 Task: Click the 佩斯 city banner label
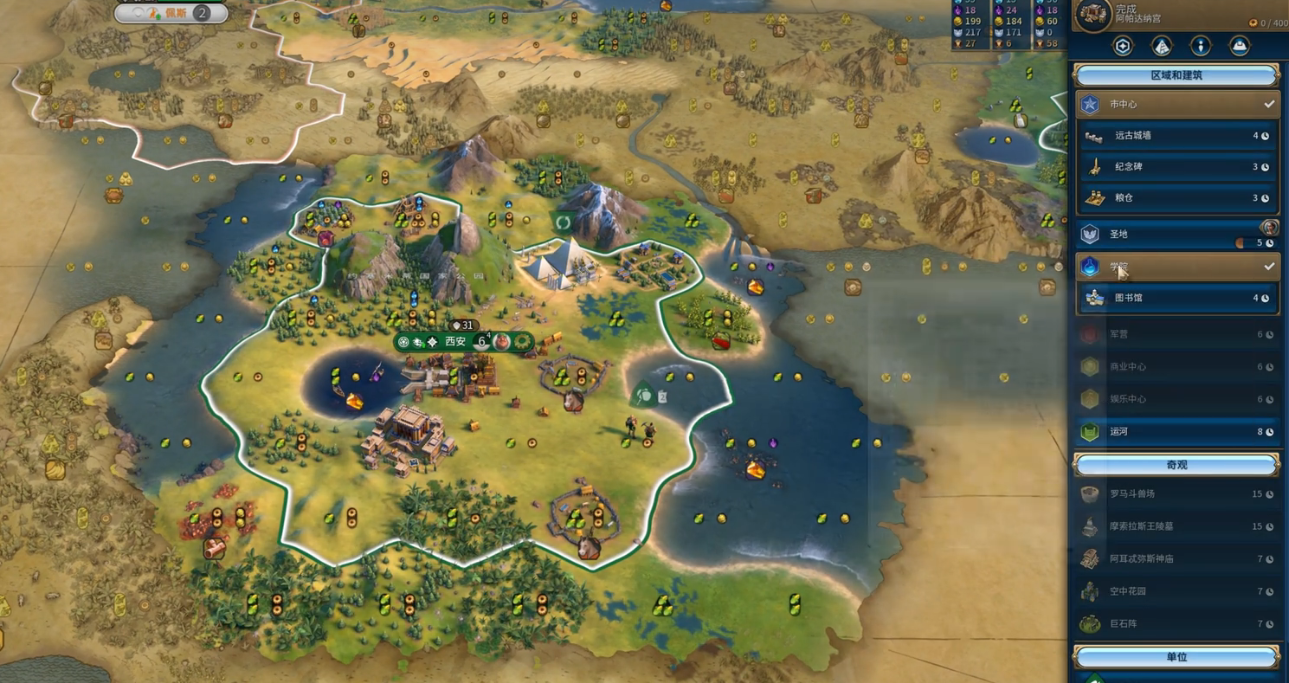(175, 13)
